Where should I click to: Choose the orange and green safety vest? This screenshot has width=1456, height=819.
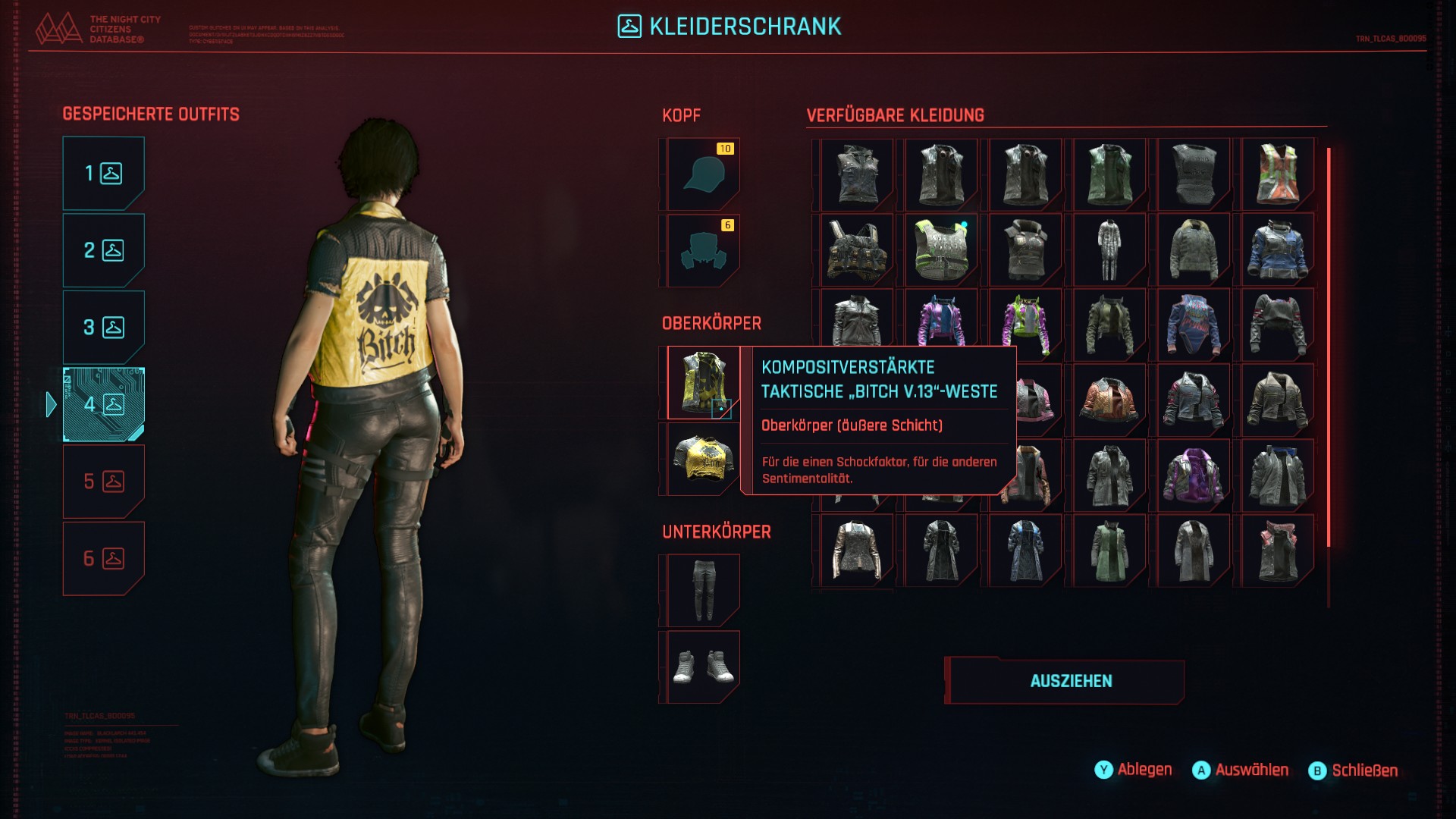pos(1278,174)
